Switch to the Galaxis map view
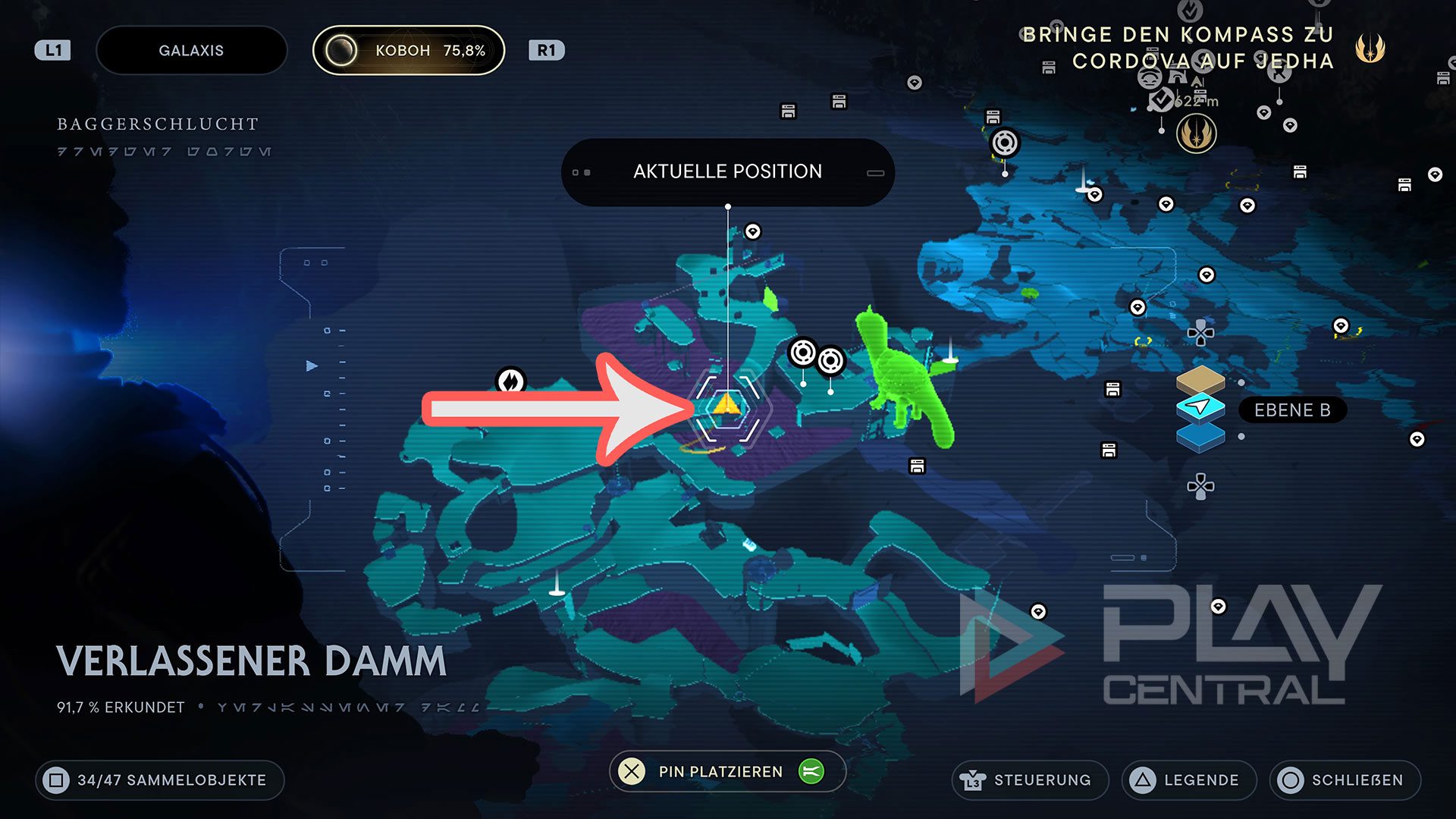Screen dimensions: 1456x819 pyautogui.click(x=191, y=51)
